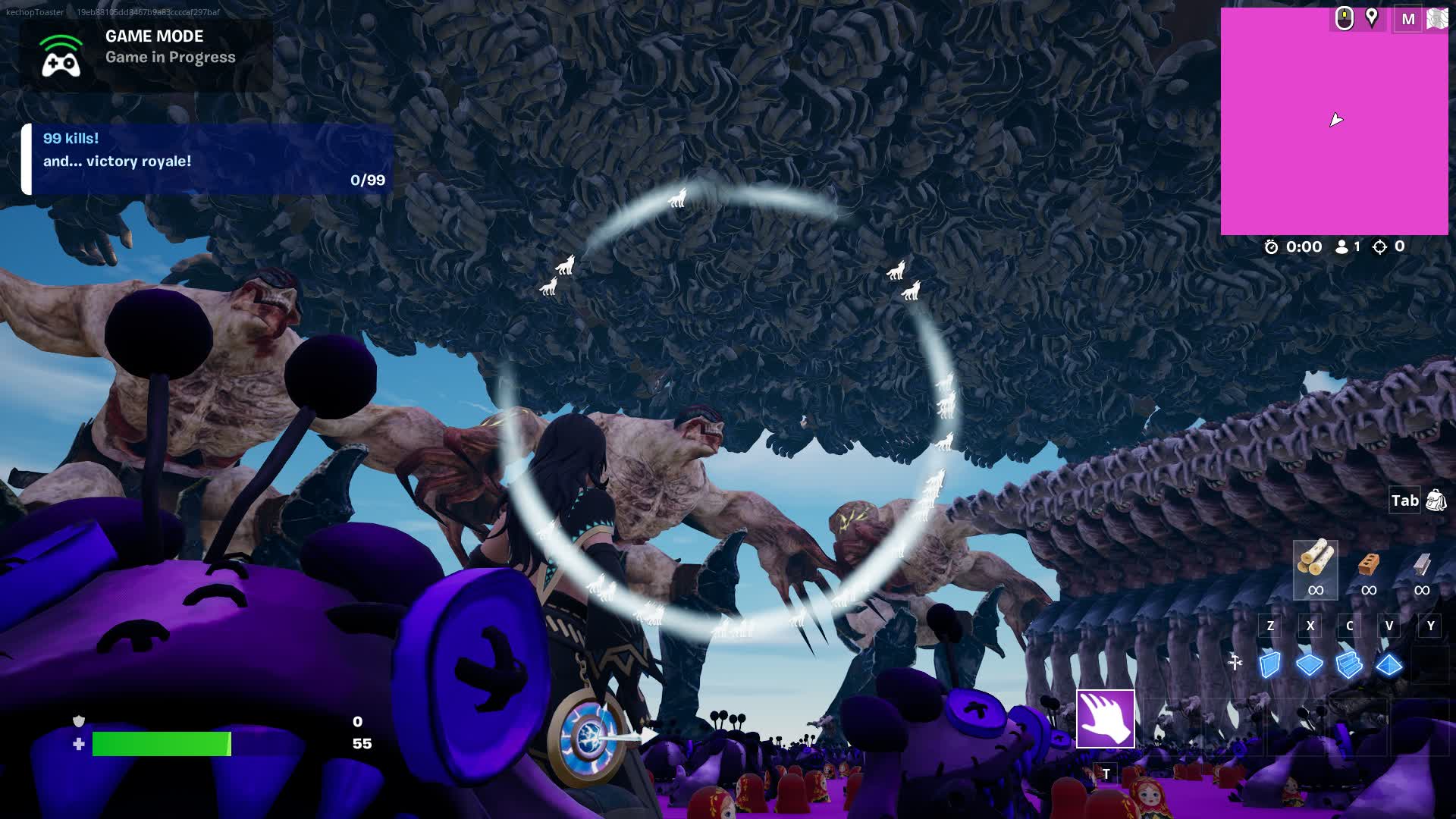Select the roof build piece
The height and width of the screenshot is (819, 1456).
(x=1389, y=664)
